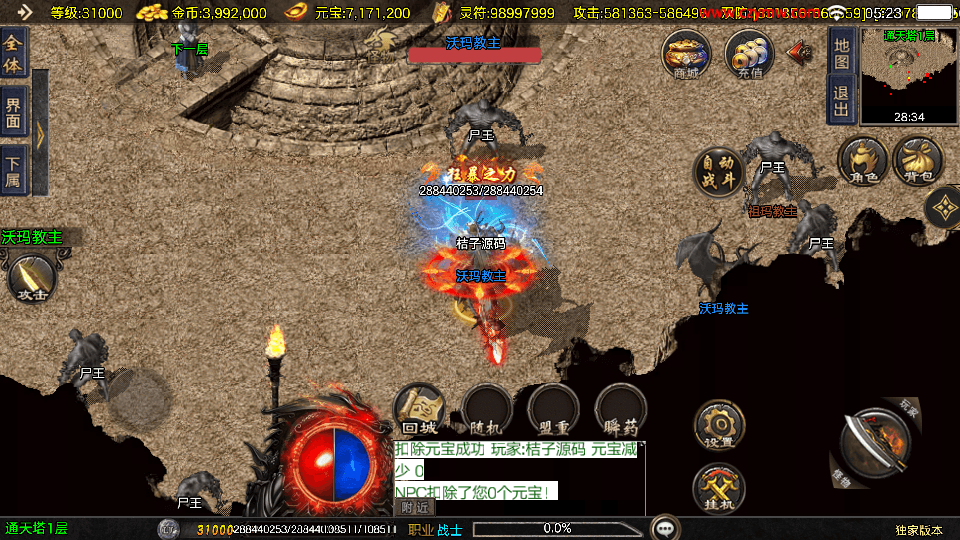
Task: Click the 退出 exit button
Action: (842, 101)
